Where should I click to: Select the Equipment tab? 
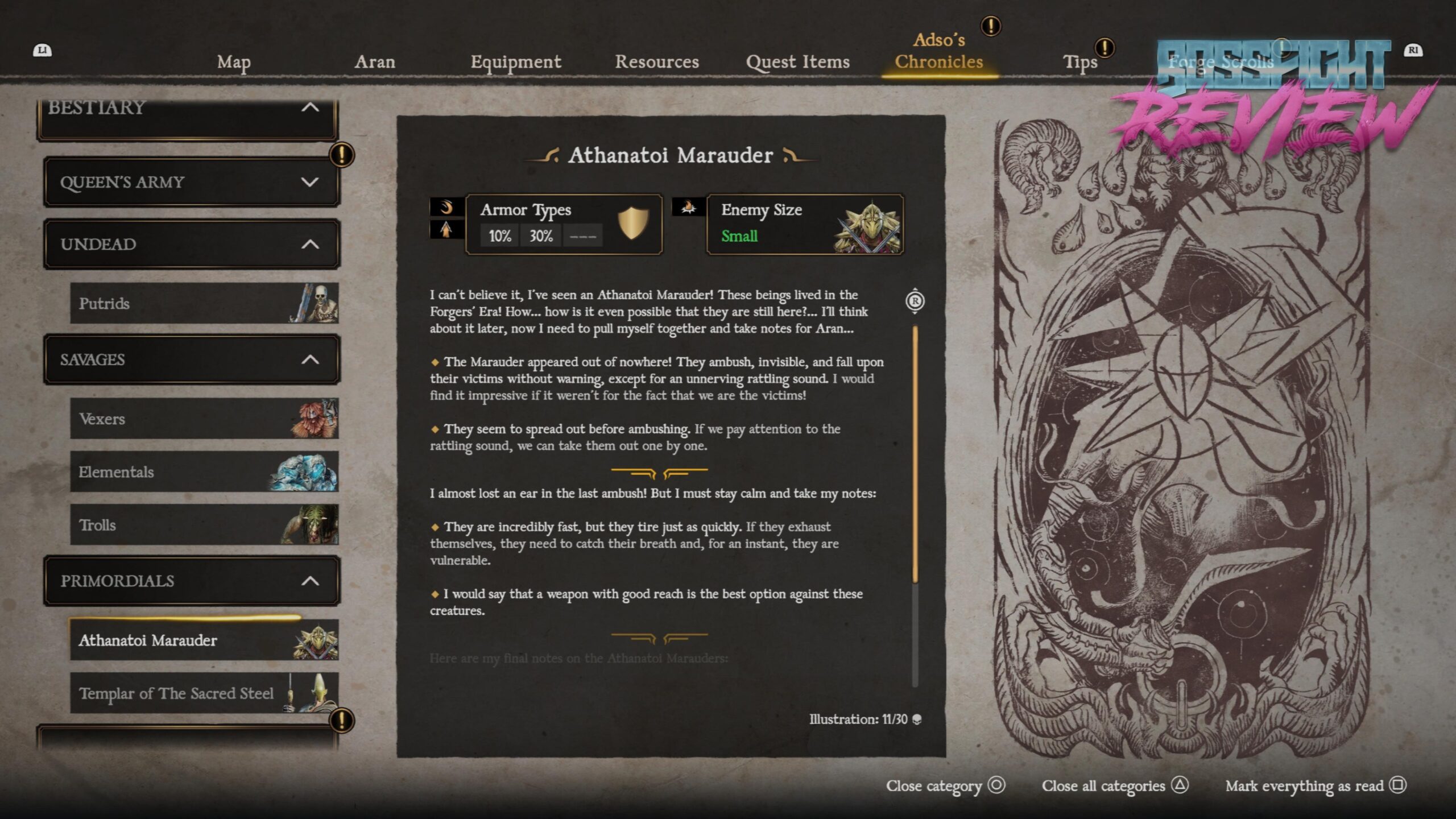pyautogui.click(x=515, y=61)
